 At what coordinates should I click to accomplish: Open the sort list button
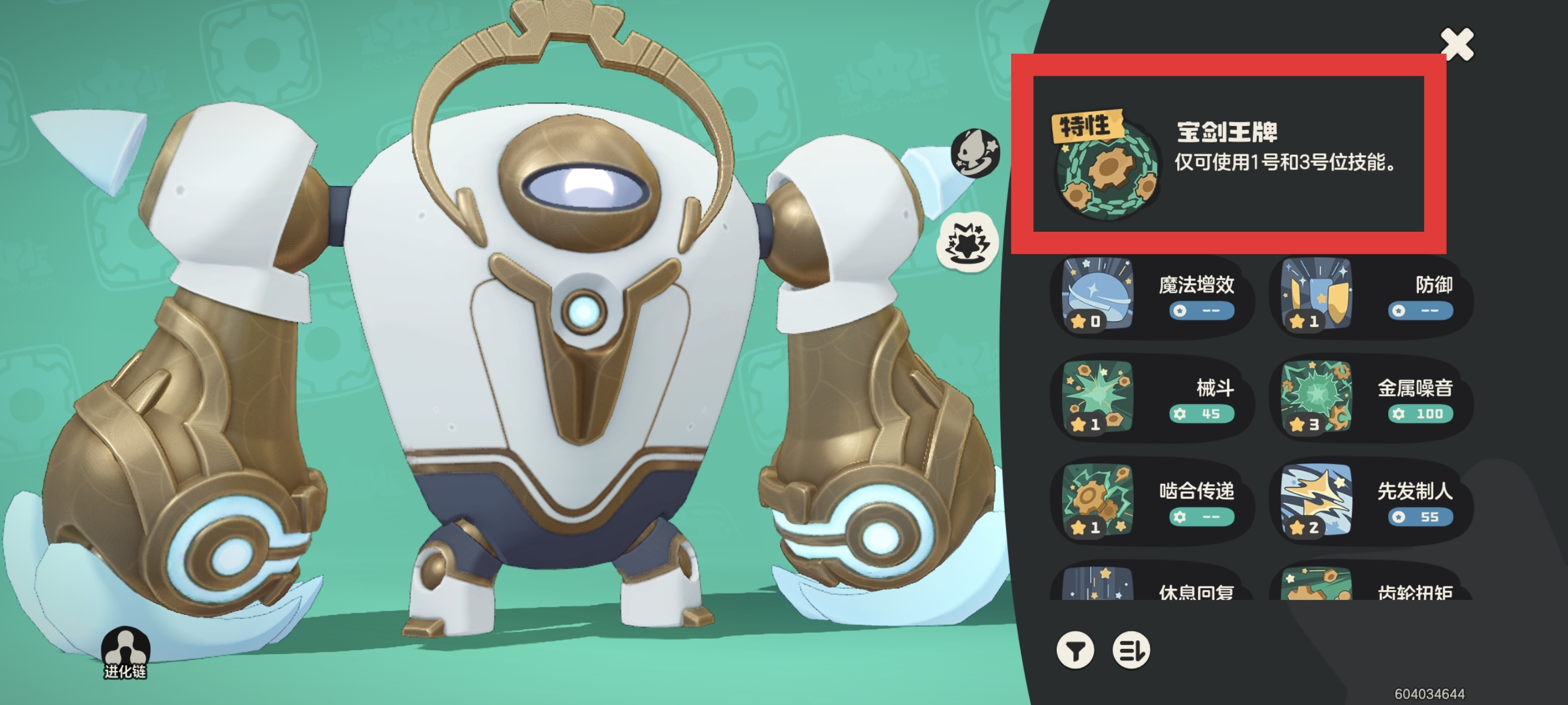(1131, 650)
